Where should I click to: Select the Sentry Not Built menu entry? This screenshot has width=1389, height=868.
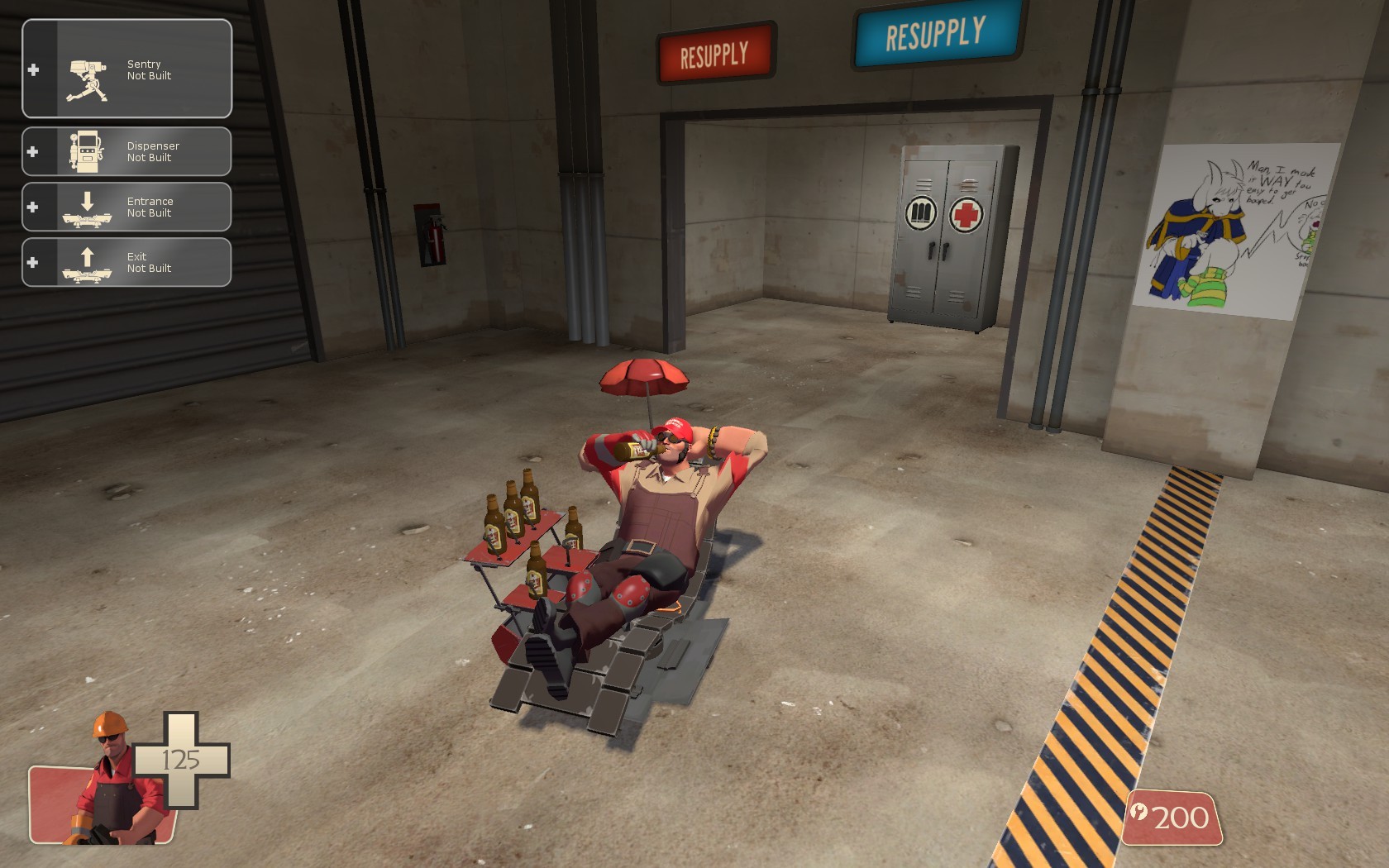149,69
